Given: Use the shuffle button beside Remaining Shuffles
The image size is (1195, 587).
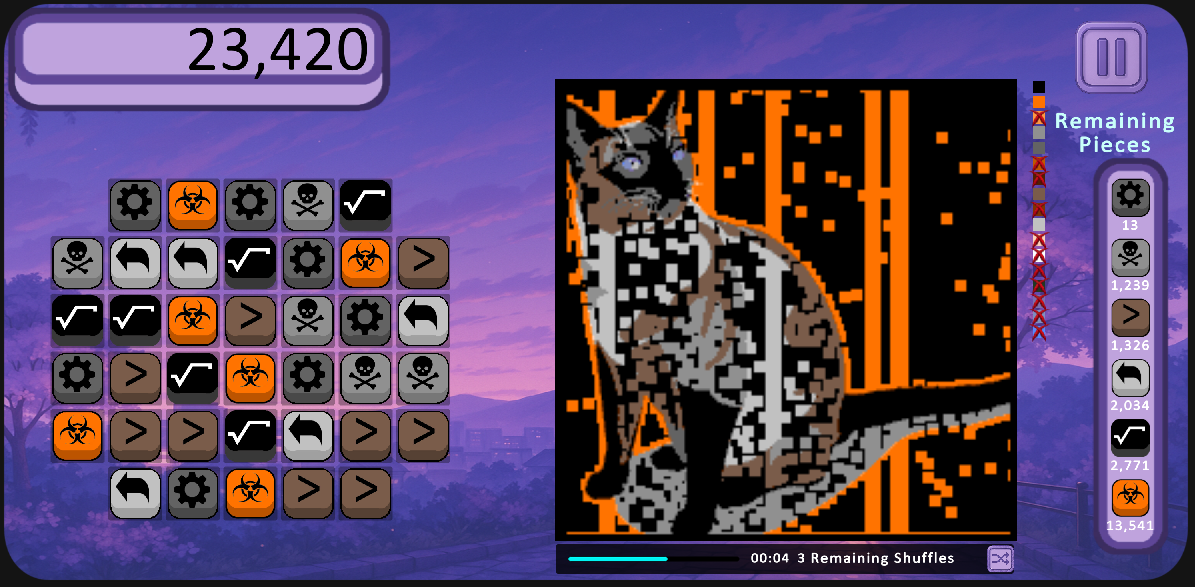Looking at the screenshot, I should pyautogui.click(x=999, y=558).
